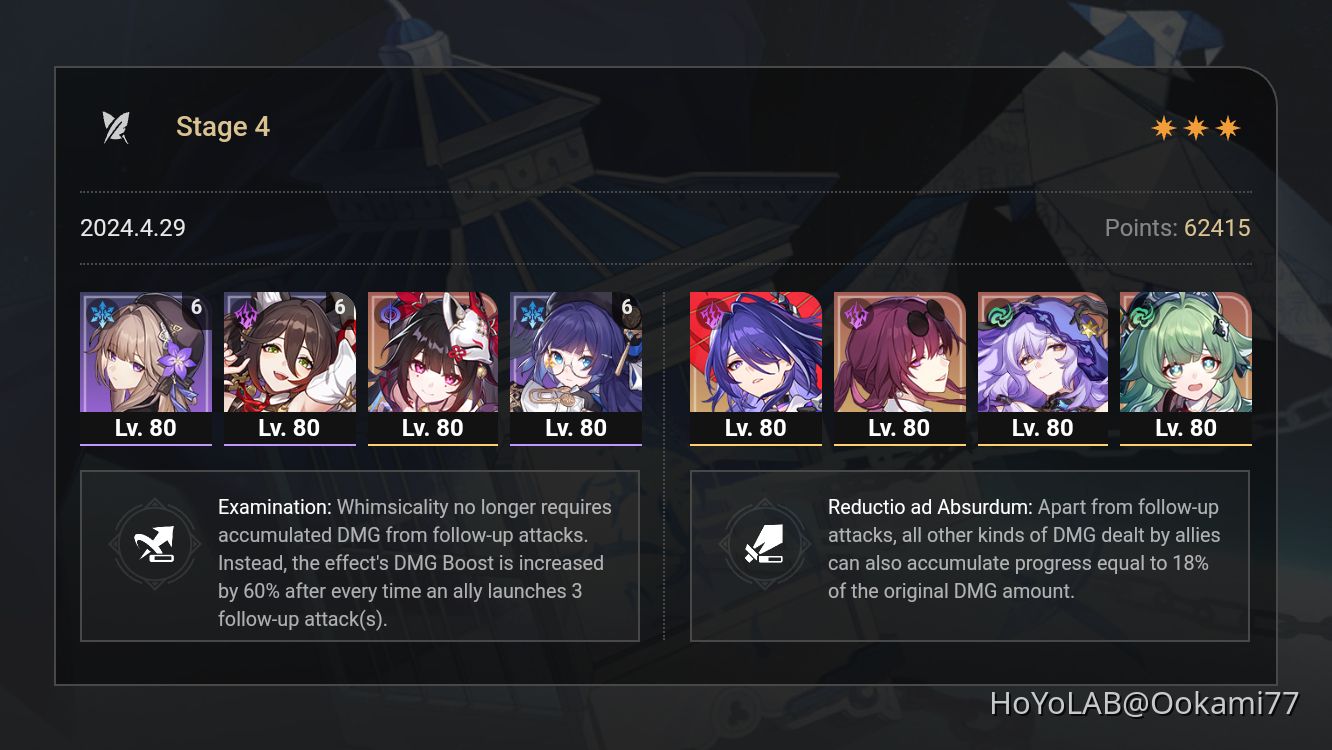1332x750 pixels.
Task: Click the Eidolon 6 badge on Herta's card
Action: pyautogui.click(x=198, y=307)
